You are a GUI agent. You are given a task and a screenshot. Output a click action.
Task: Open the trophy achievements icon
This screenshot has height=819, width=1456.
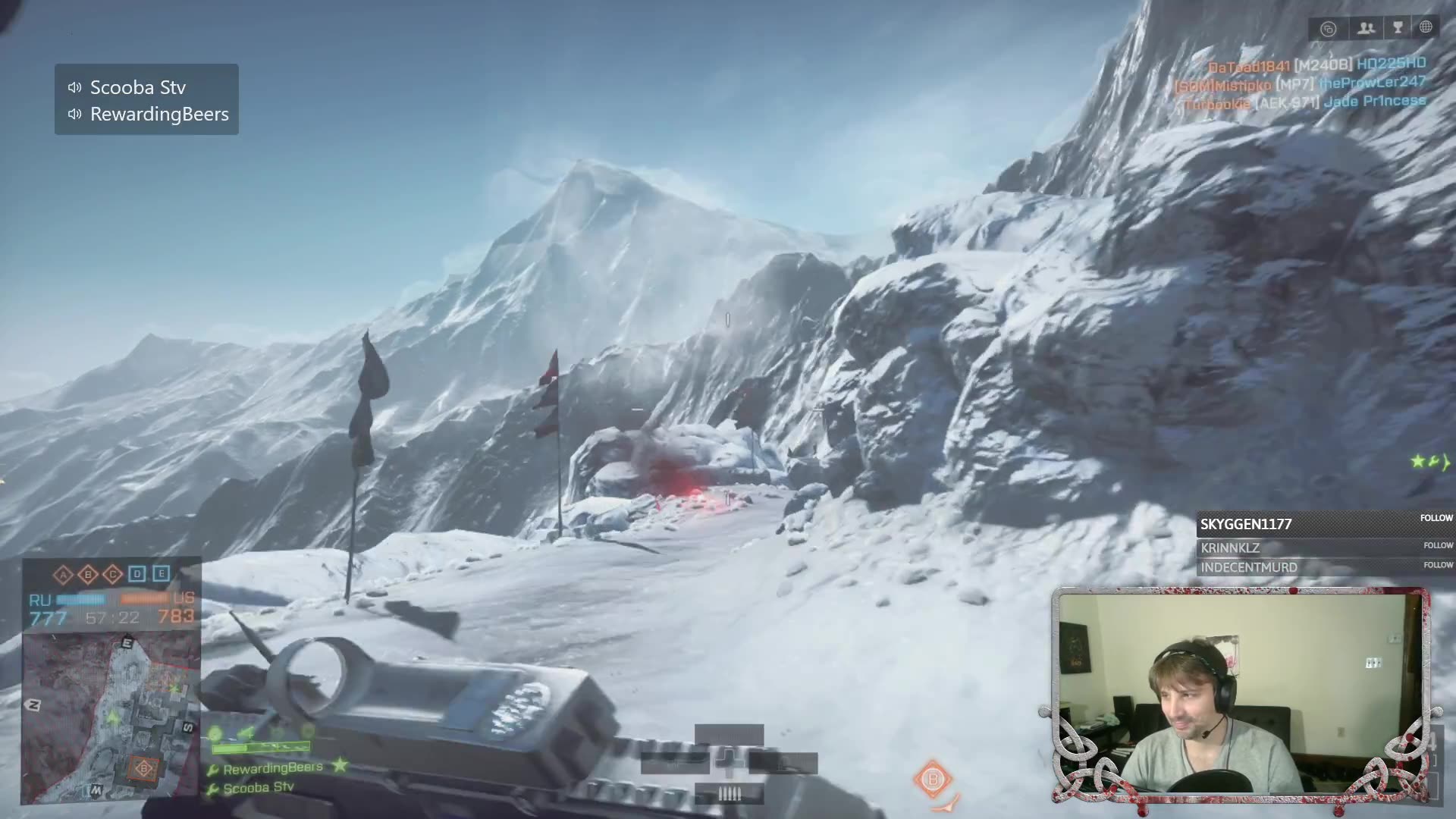pyautogui.click(x=1398, y=28)
